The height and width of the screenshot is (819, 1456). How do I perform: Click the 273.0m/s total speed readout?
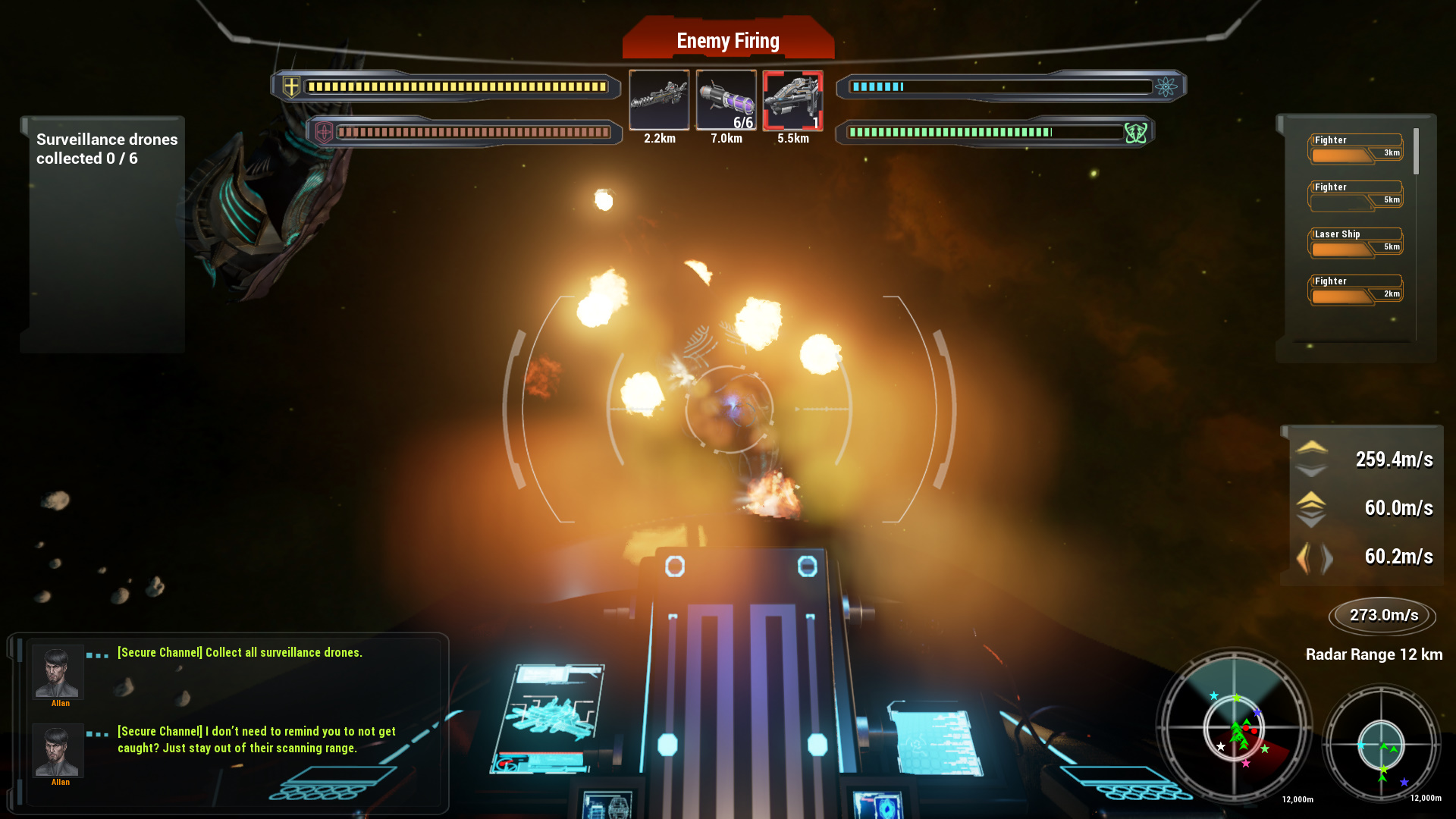click(x=1382, y=616)
